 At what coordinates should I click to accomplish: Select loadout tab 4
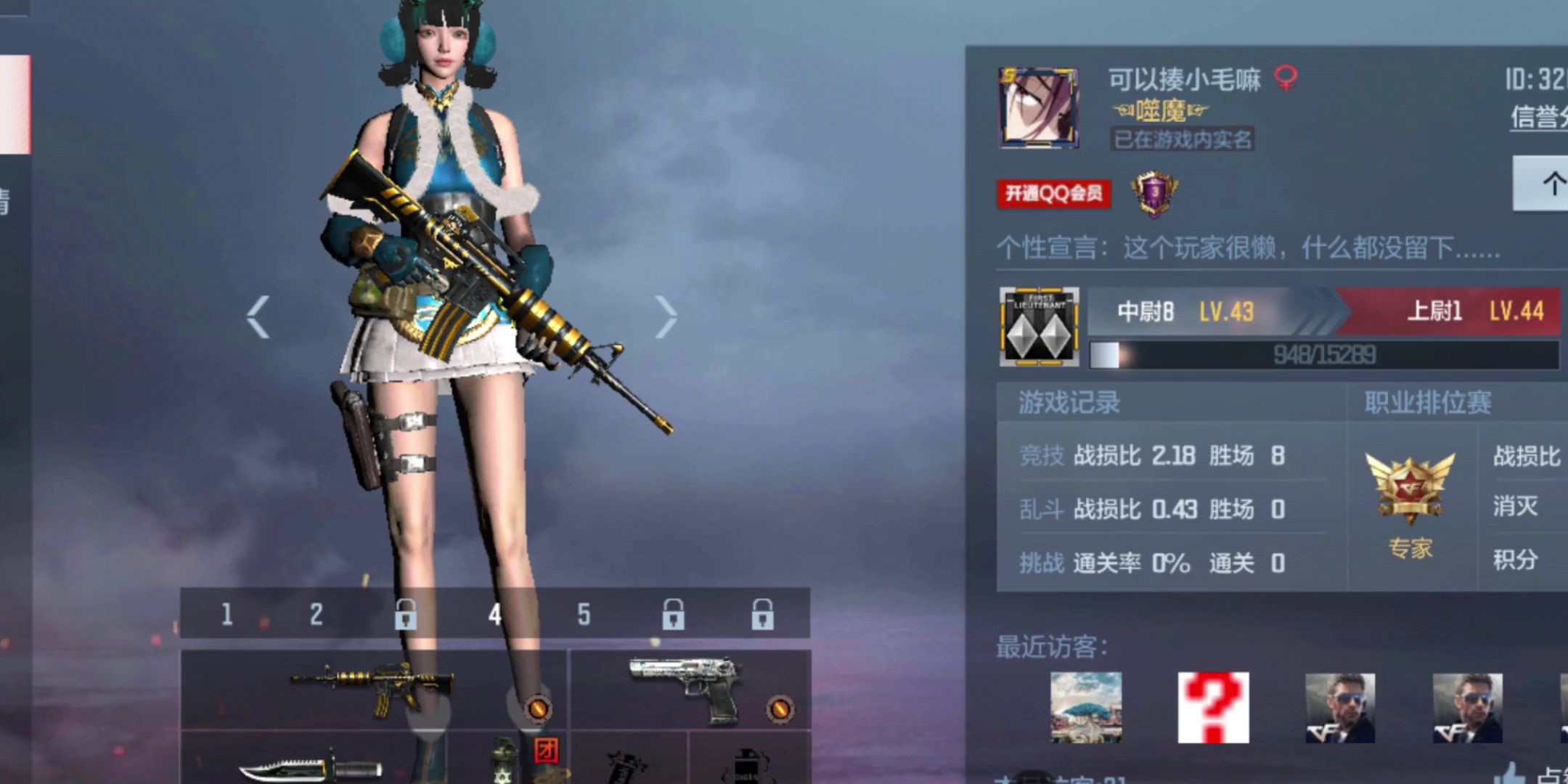[x=494, y=615]
